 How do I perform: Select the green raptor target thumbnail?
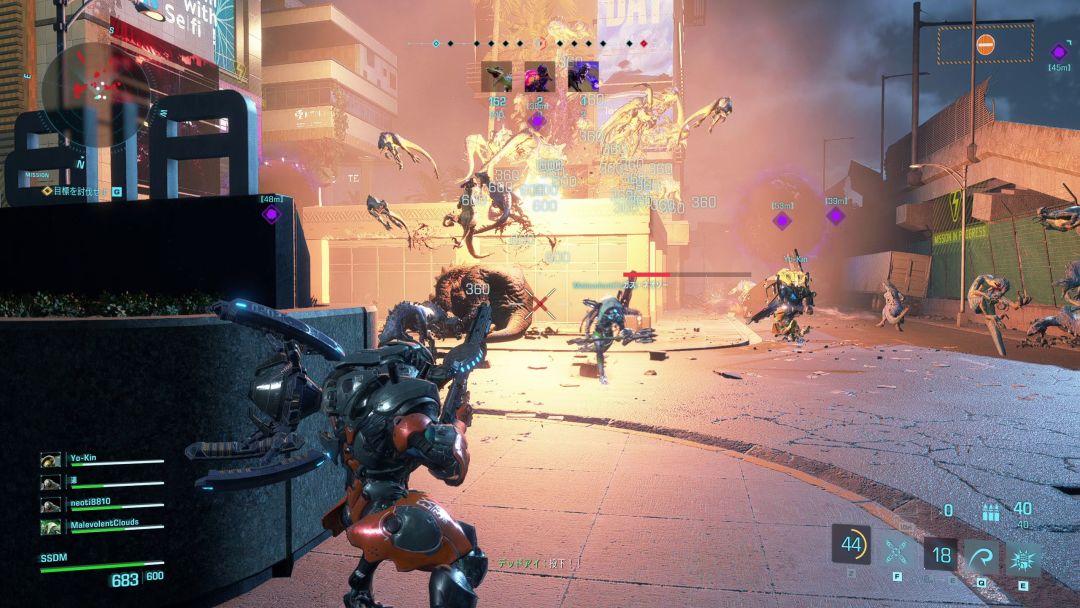pyautogui.click(x=497, y=77)
